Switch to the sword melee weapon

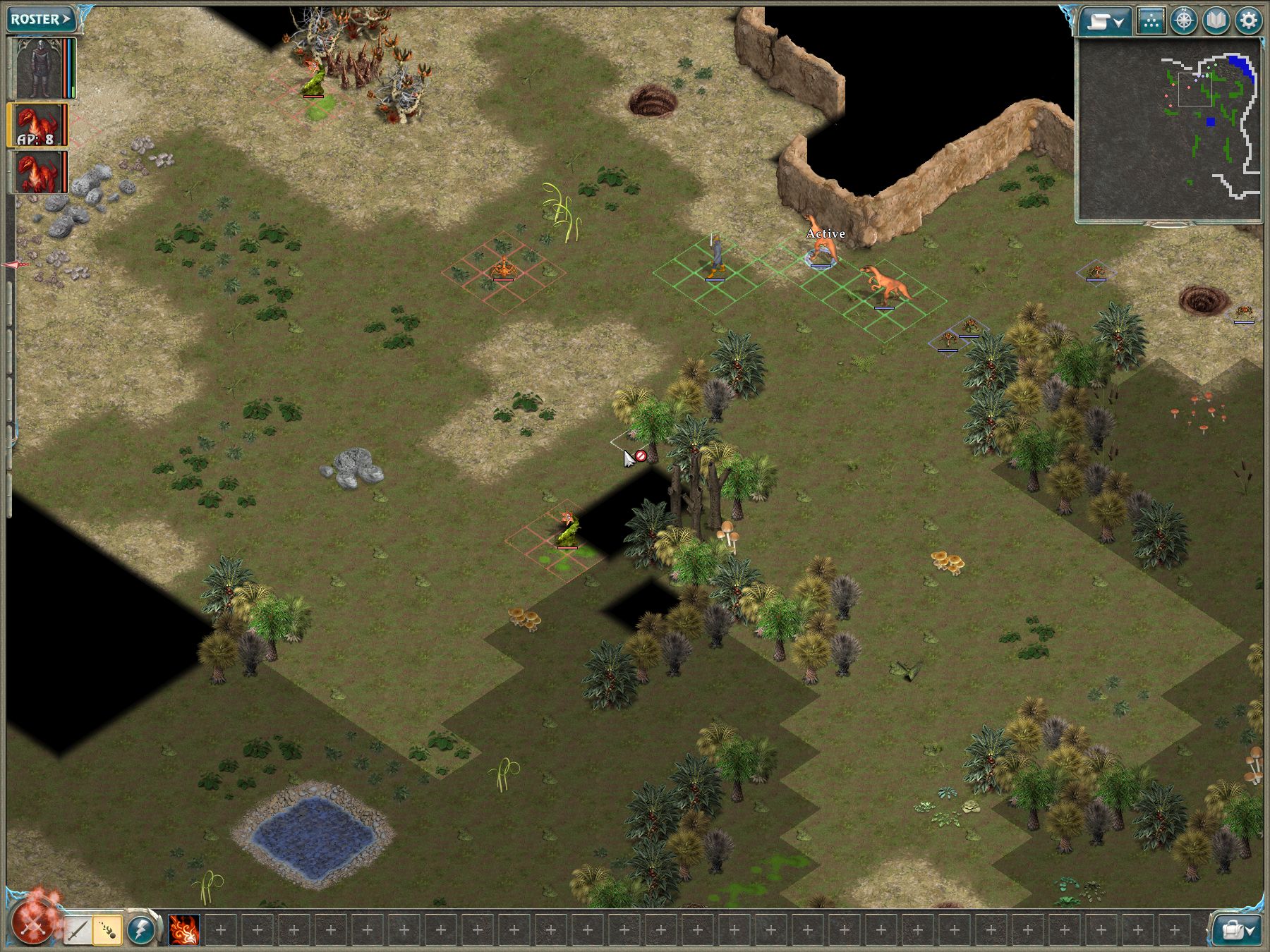coord(77,930)
